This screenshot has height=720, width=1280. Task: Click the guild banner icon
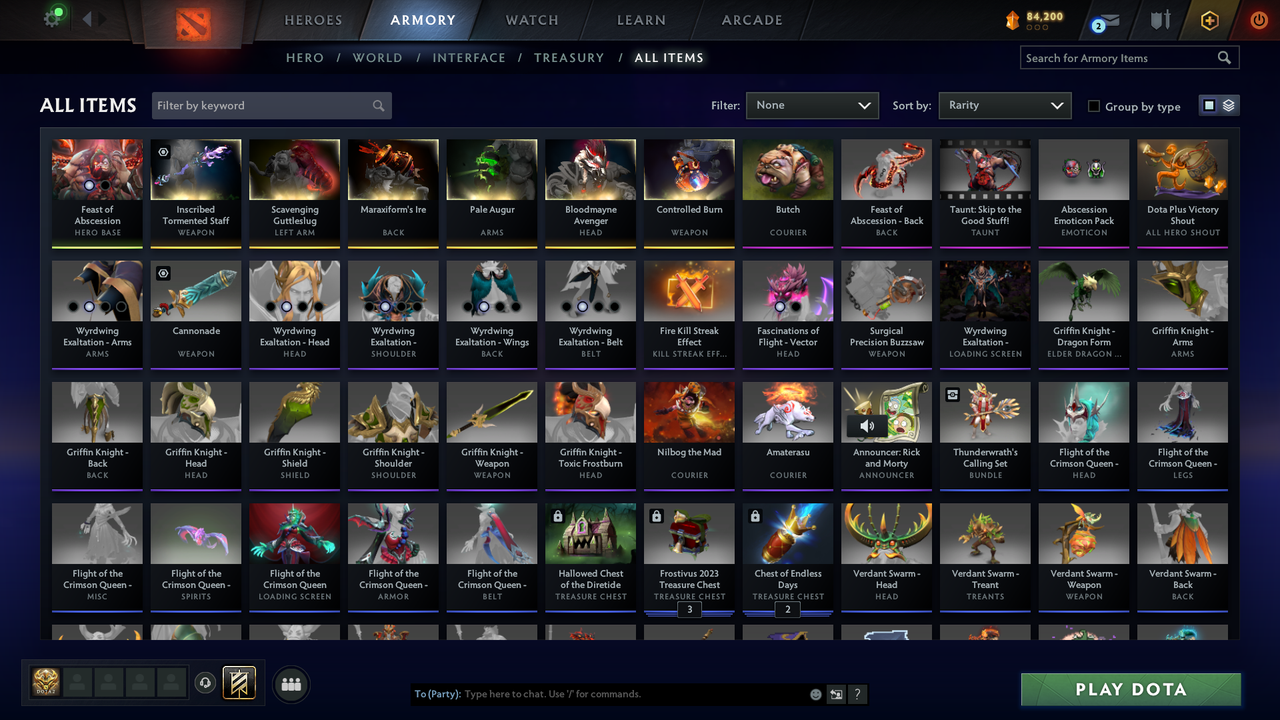237,682
